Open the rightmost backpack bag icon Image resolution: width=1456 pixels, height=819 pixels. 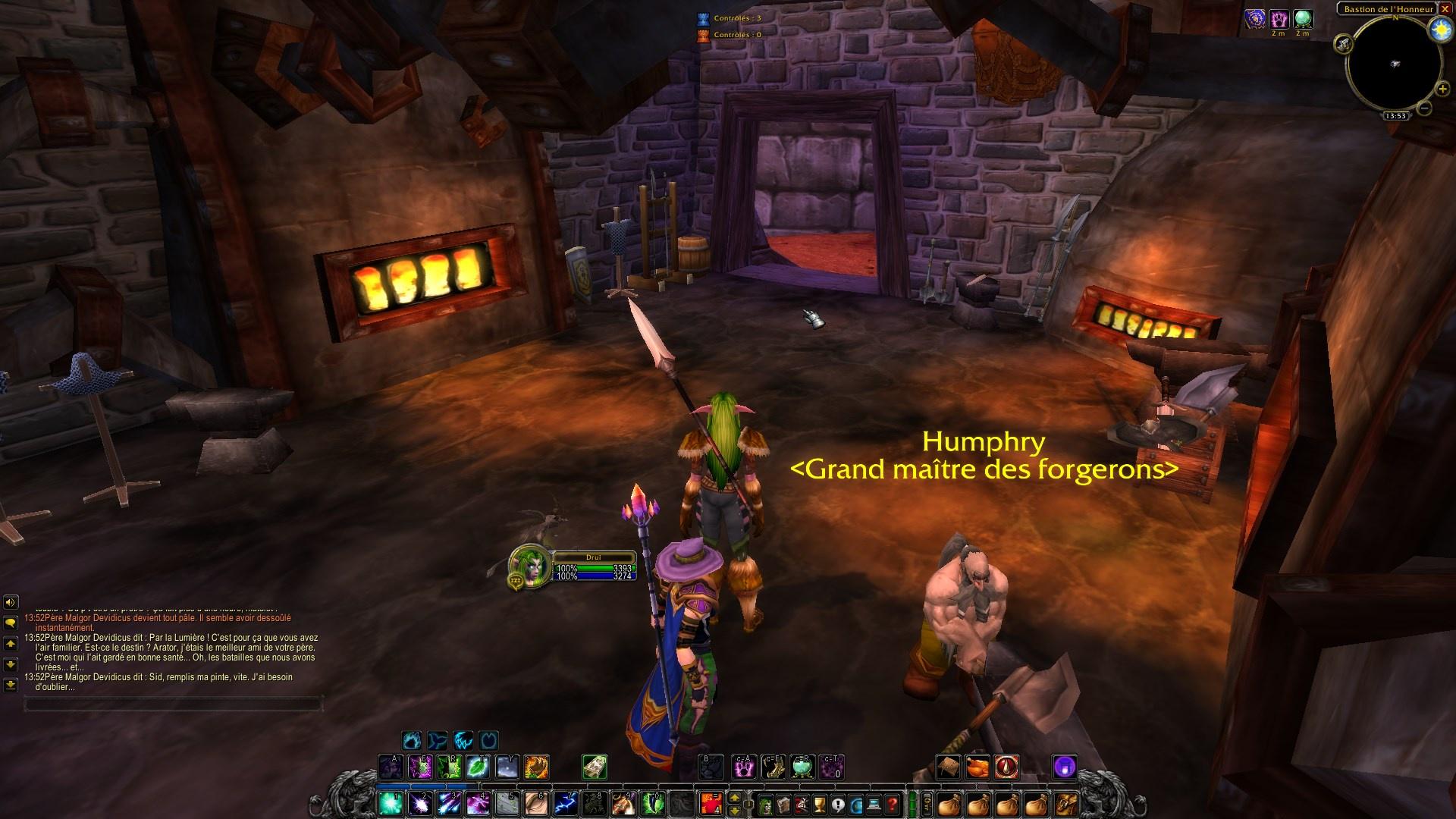pos(1066,805)
